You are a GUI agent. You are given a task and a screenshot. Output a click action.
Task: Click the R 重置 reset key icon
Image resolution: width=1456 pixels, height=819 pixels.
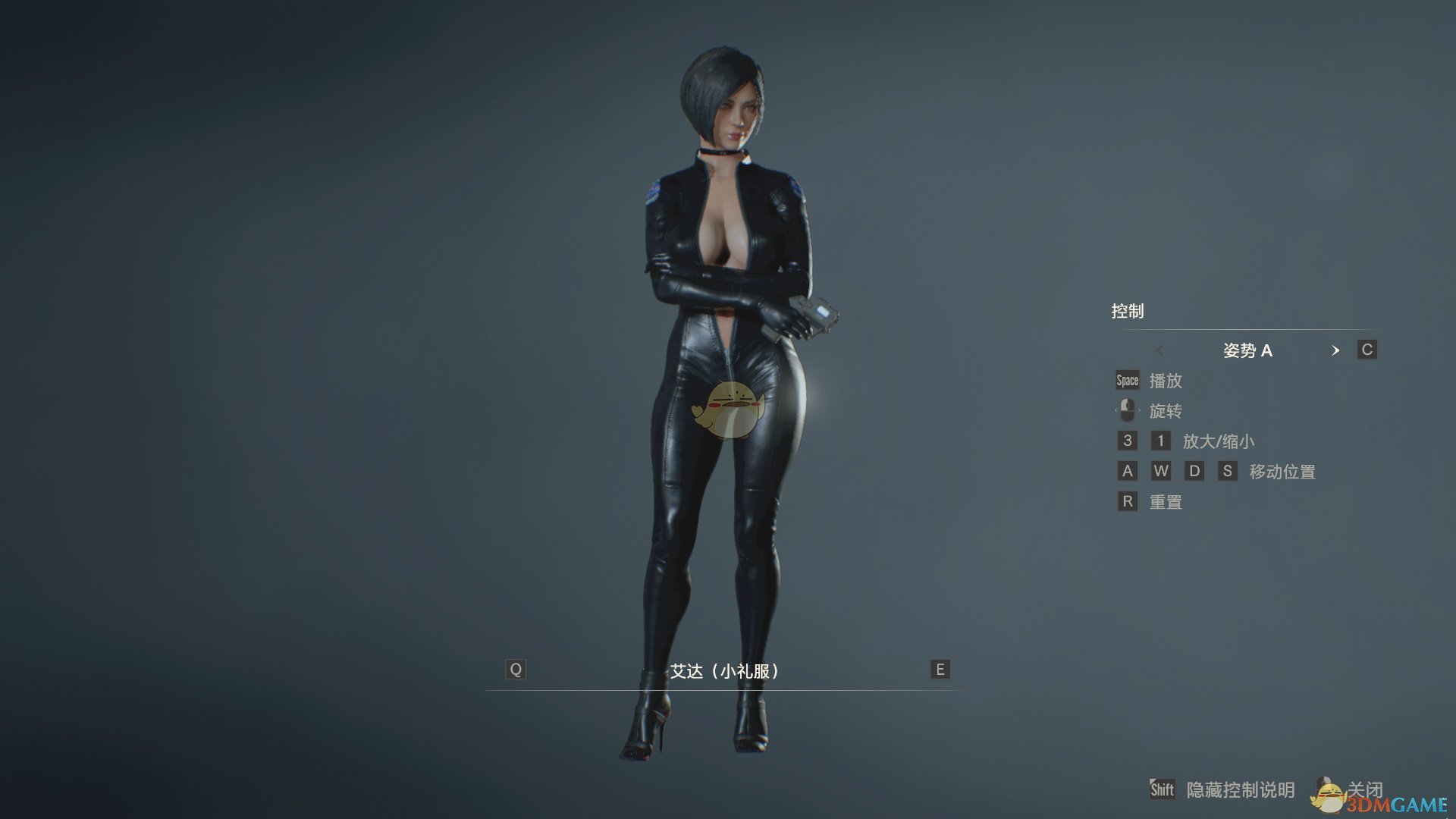[1128, 500]
